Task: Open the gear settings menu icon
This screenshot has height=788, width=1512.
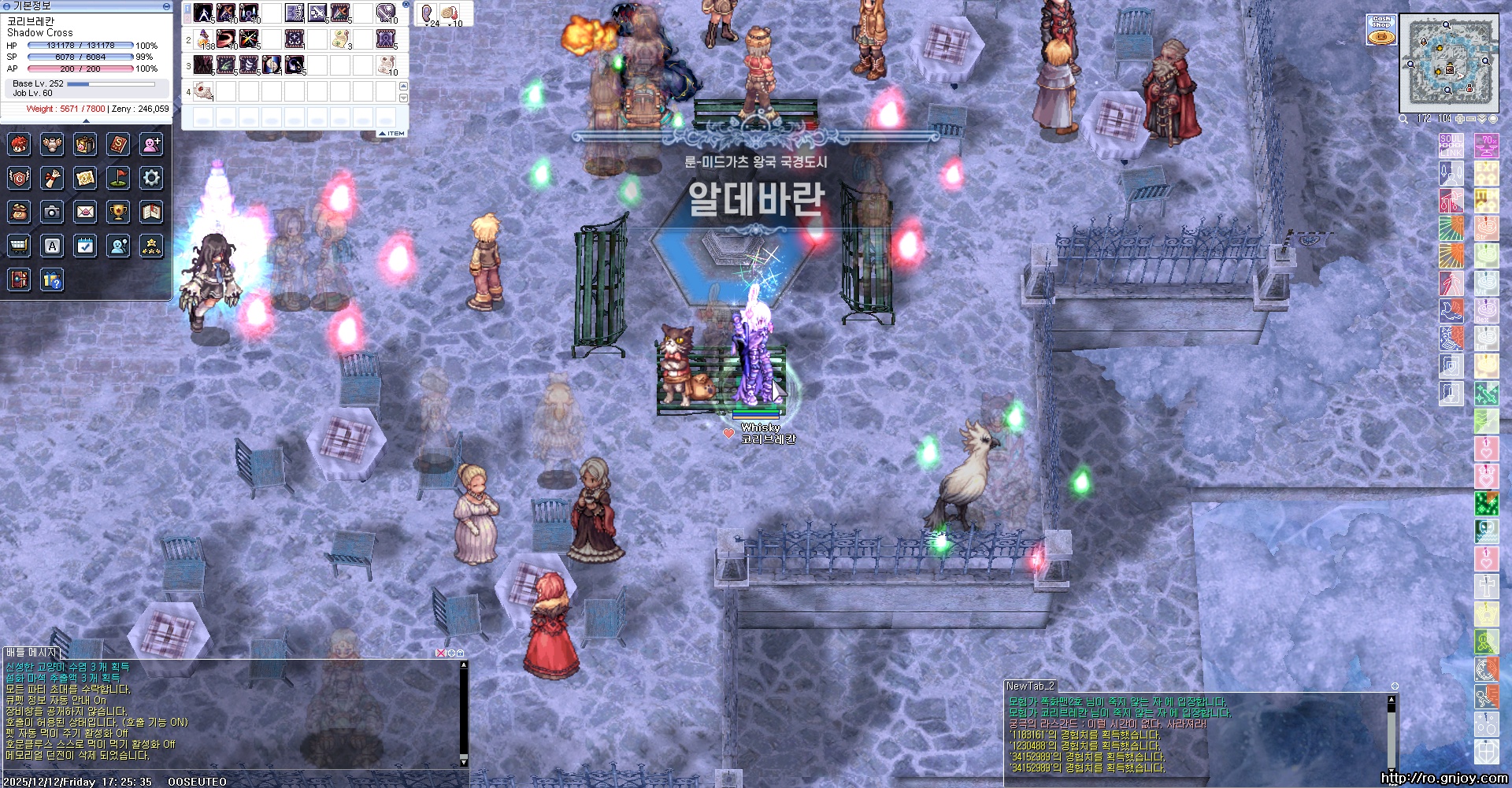Action: (151, 178)
